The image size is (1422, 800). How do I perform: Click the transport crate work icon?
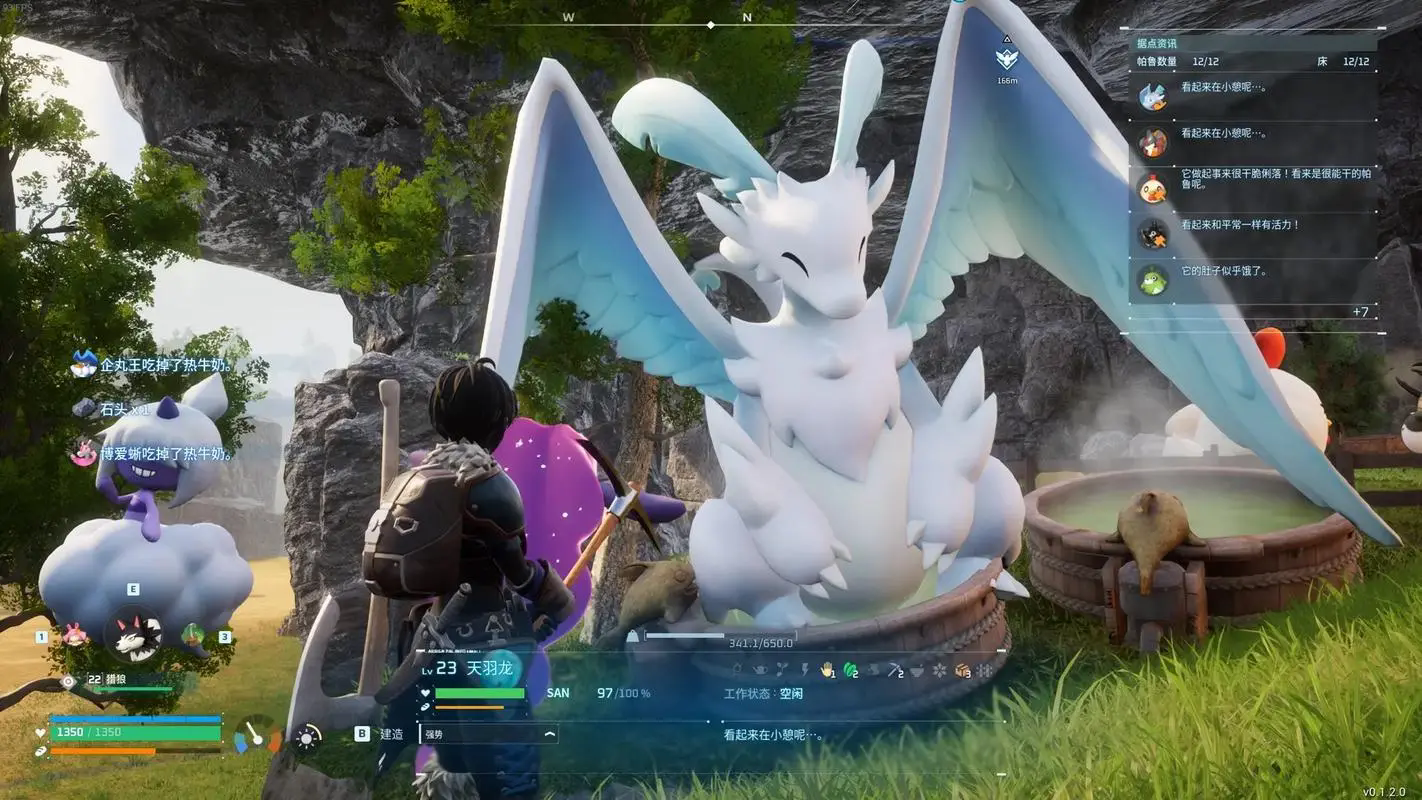(x=962, y=669)
